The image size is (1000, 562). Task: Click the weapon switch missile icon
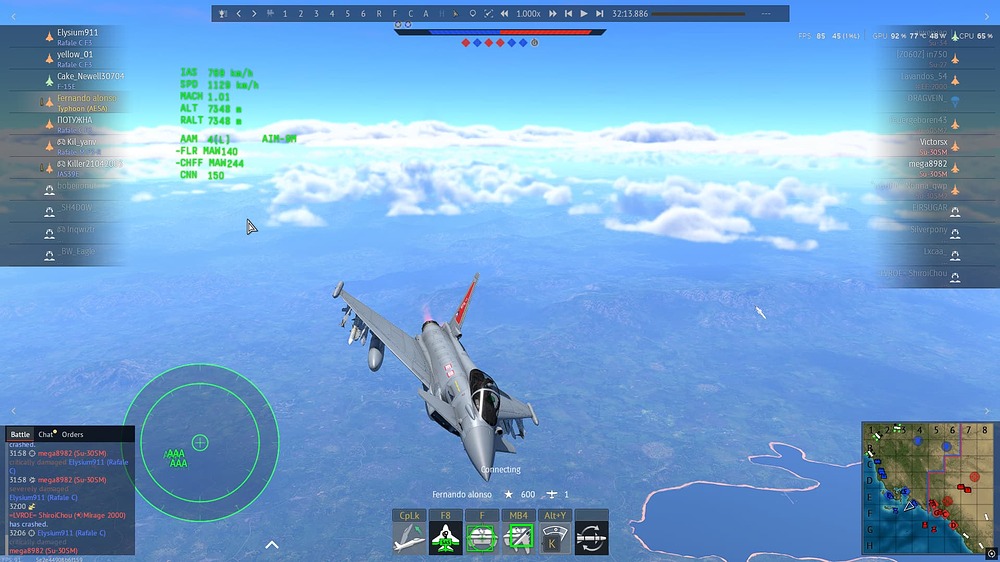click(x=591, y=538)
